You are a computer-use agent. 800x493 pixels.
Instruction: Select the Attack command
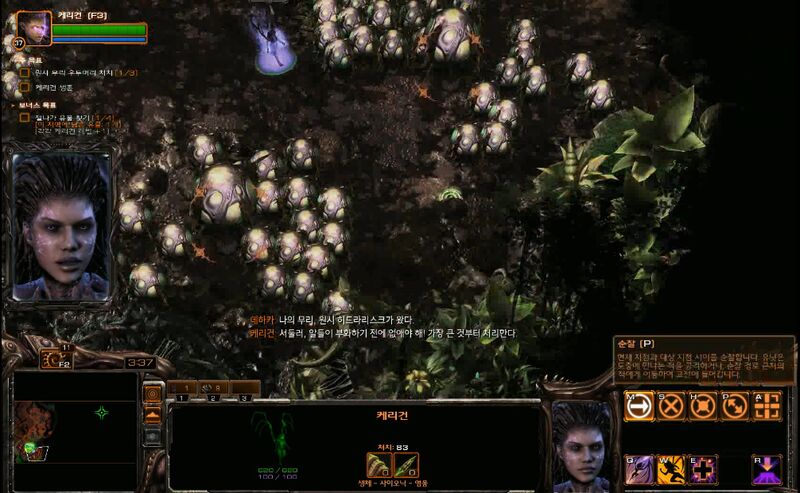[767, 404]
